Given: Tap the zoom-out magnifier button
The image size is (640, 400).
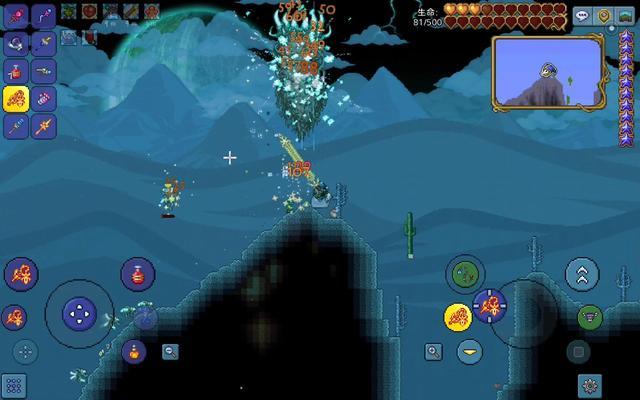Looking at the screenshot, I should click(x=171, y=351).
